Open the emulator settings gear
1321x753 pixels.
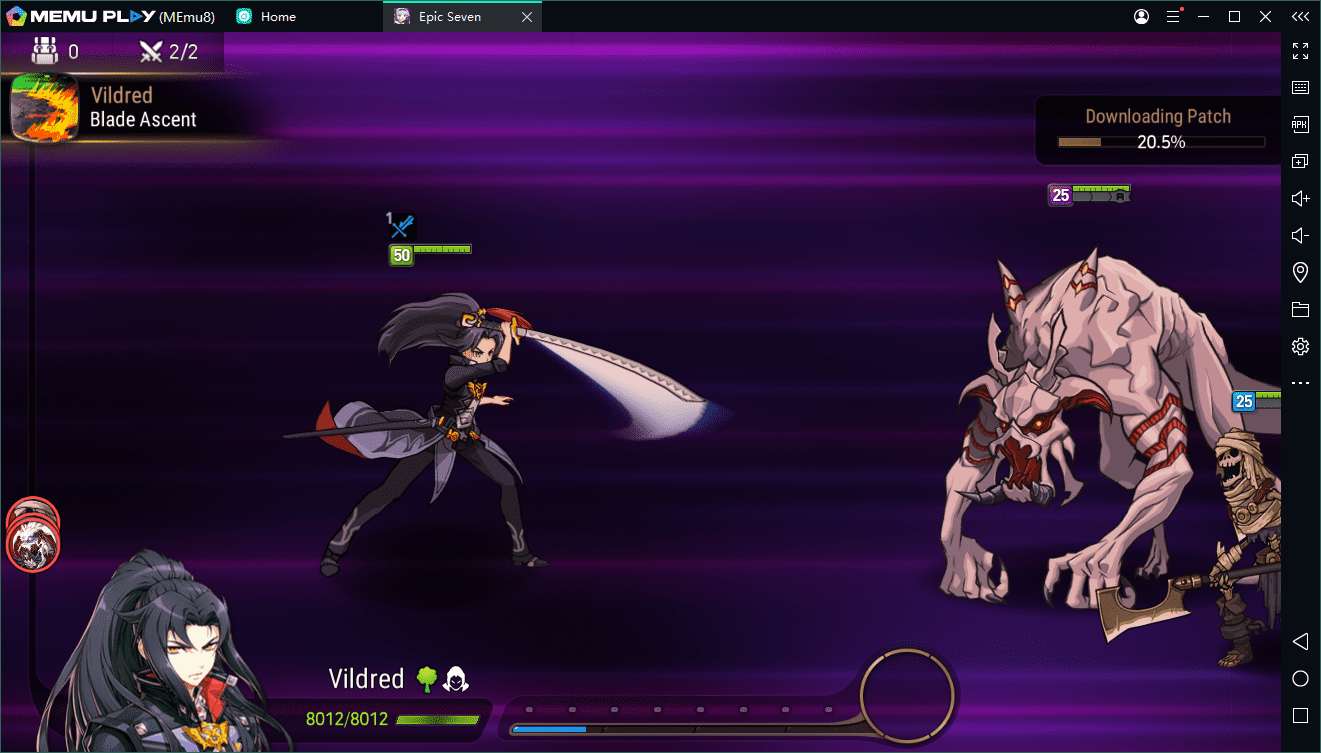click(1300, 347)
